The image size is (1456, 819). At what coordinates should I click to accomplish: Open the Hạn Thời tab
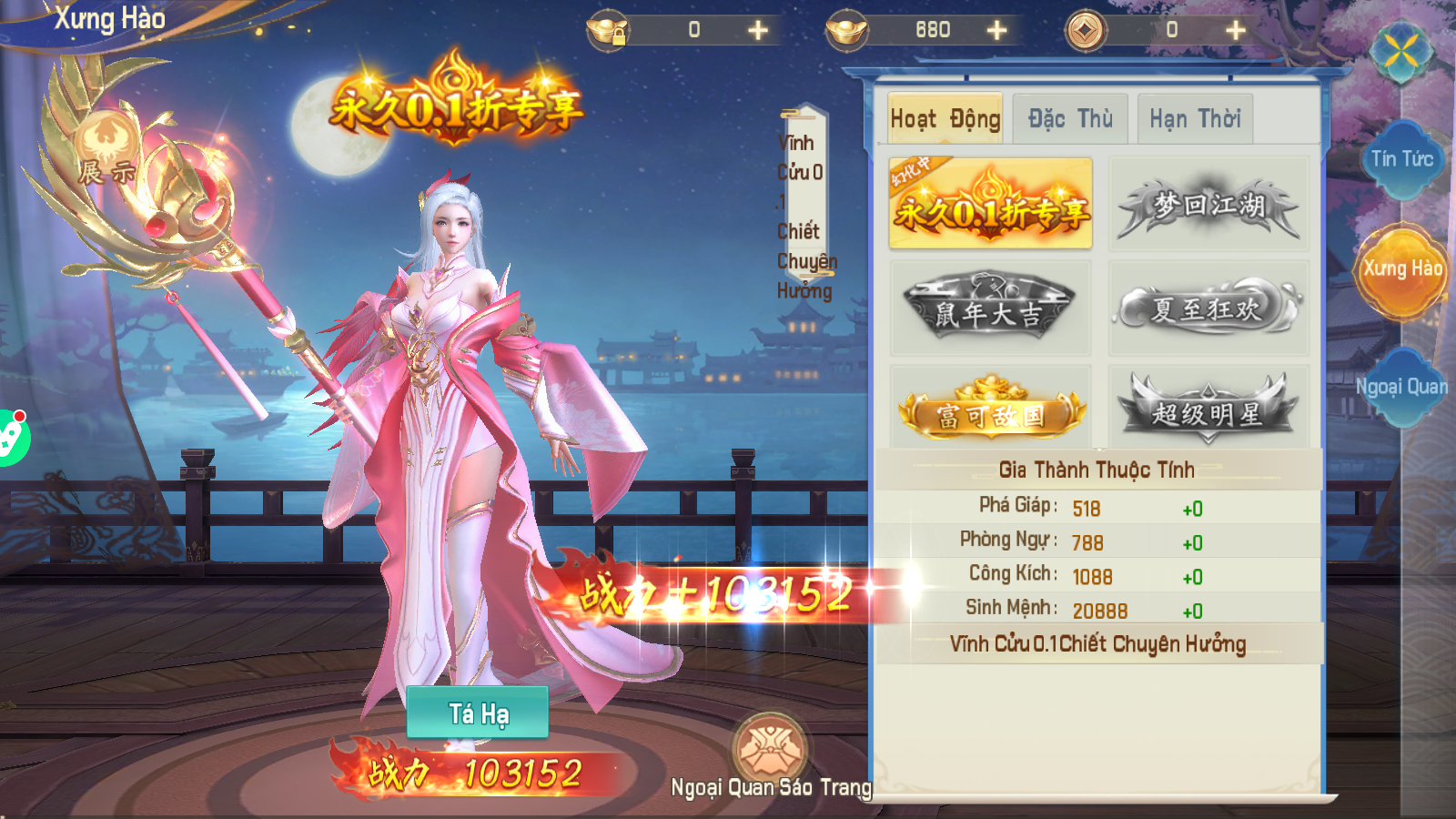[x=1194, y=117]
